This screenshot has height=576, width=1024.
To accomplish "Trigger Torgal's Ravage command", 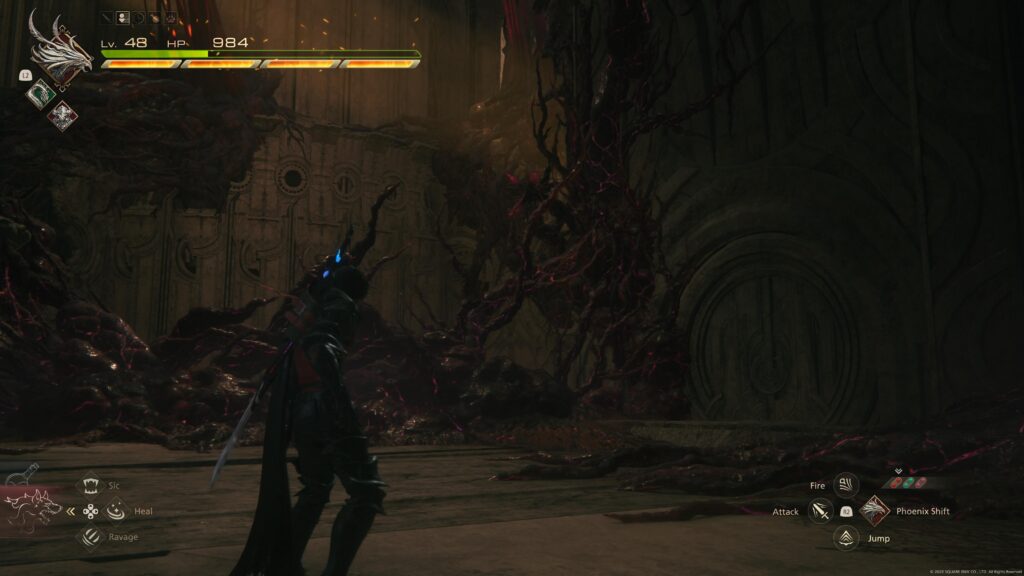I will tap(90, 537).
